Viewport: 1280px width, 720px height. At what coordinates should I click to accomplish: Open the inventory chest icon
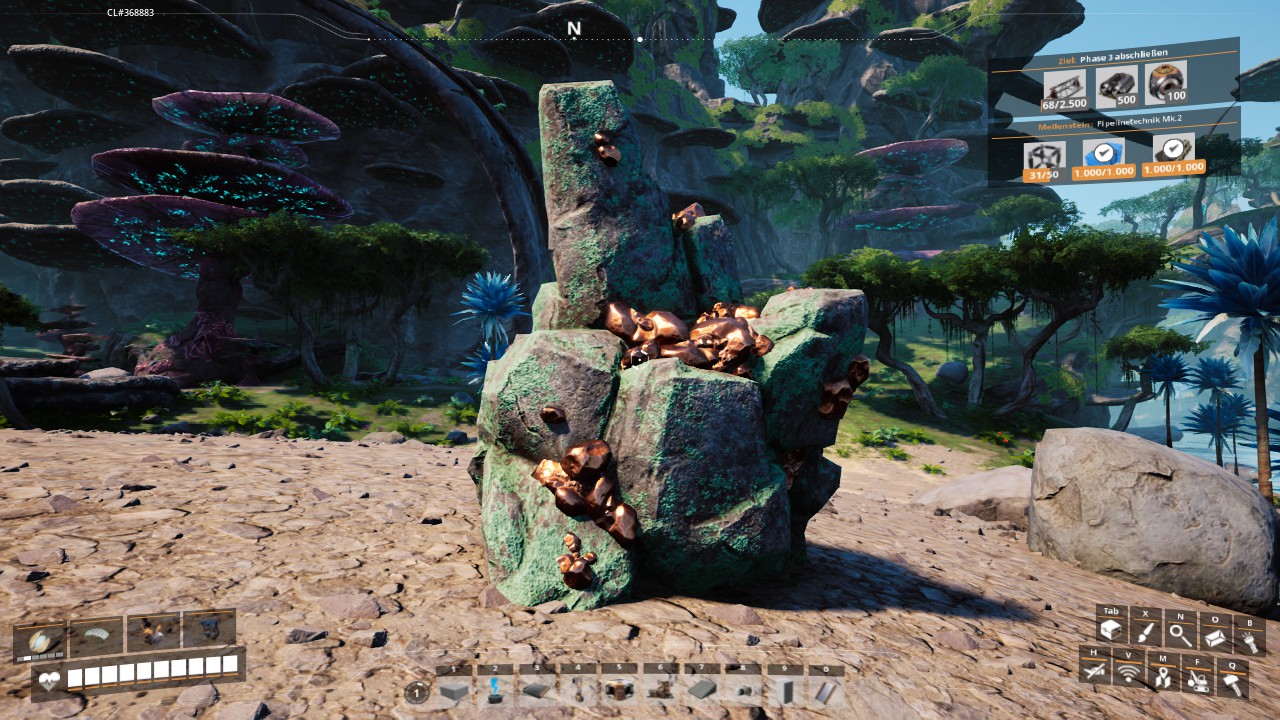coord(1109,630)
